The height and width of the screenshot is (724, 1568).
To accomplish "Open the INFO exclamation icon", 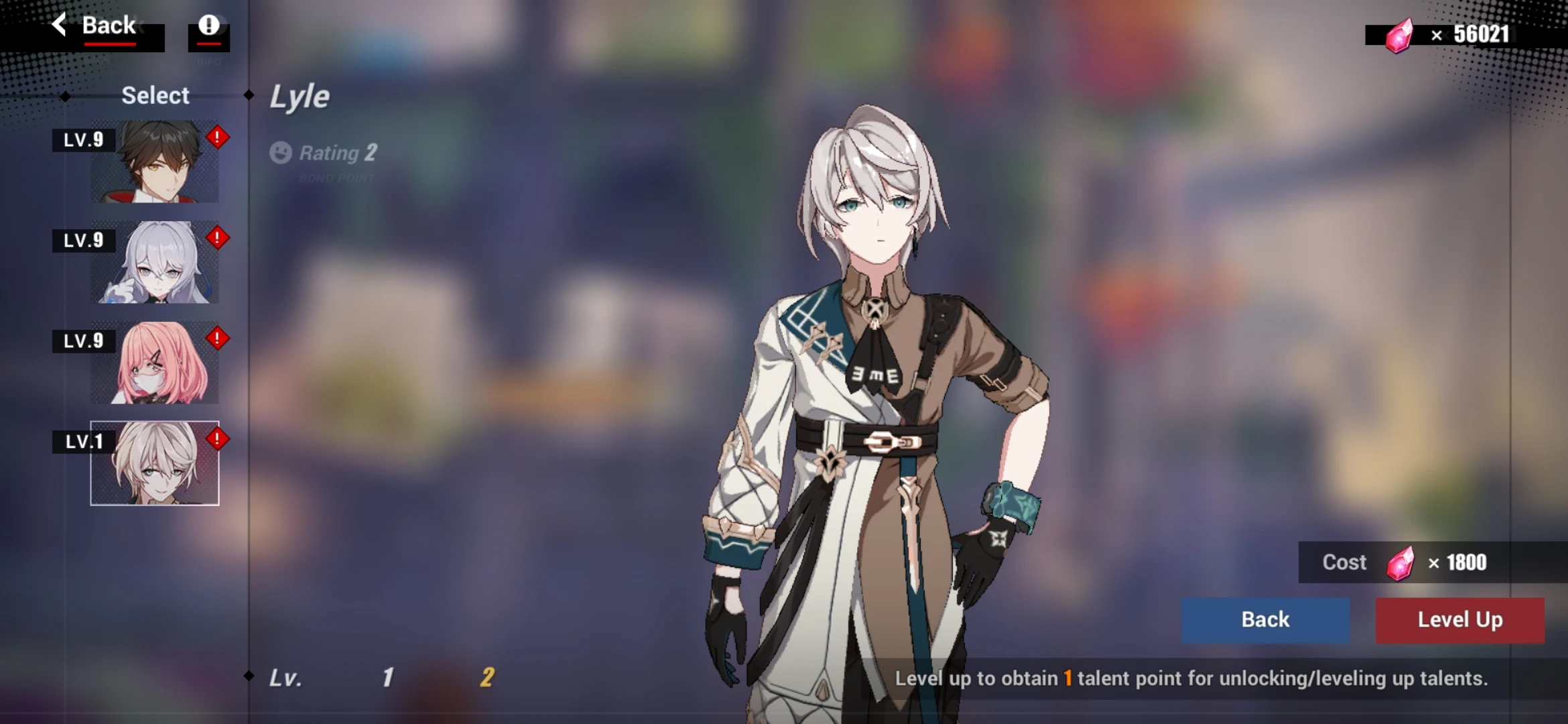I will pyautogui.click(x=210, y=27).
